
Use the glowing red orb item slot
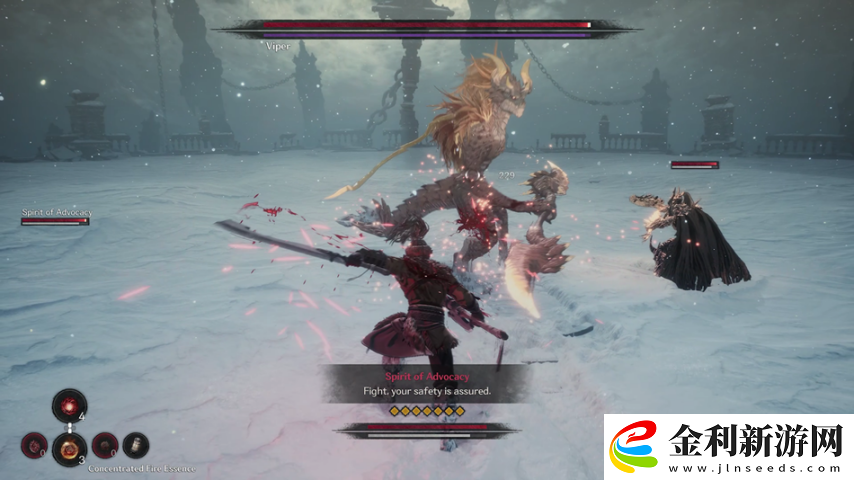pyautogui.click(x=69, y=406)
